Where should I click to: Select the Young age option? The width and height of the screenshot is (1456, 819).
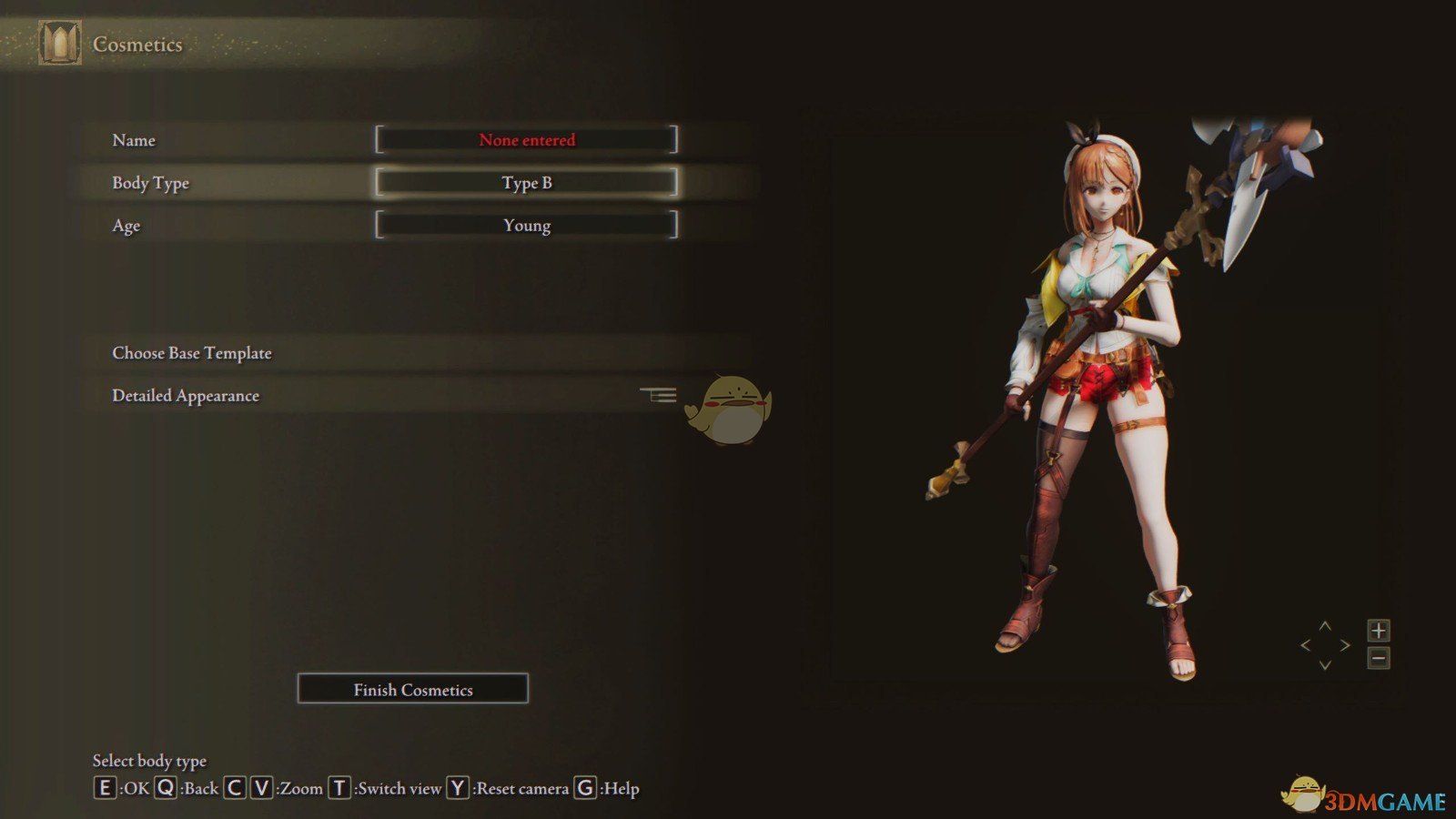[x=528, y=225]
